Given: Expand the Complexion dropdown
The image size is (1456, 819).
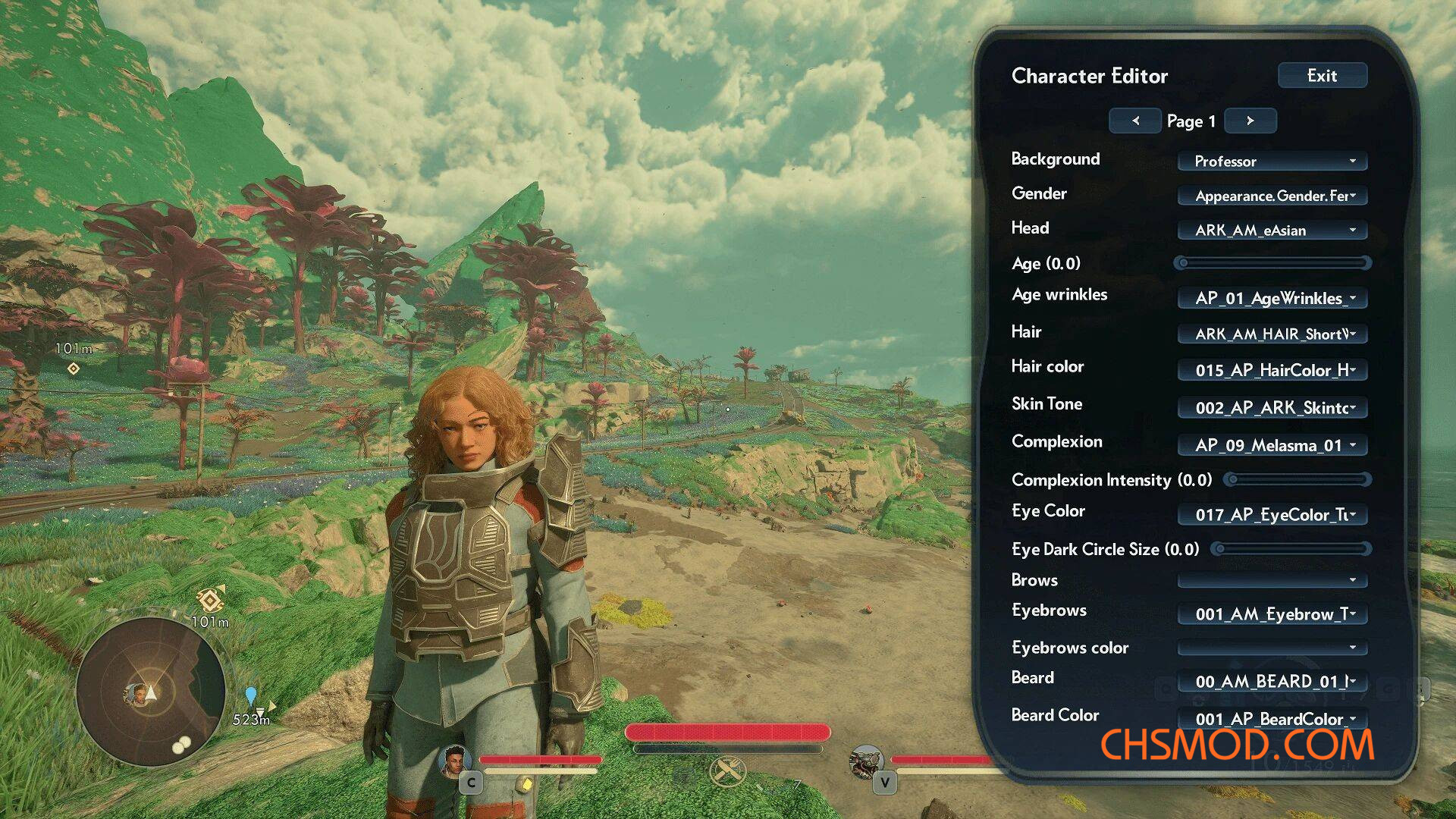Looking at the screenshot, I should point(1272,445).
